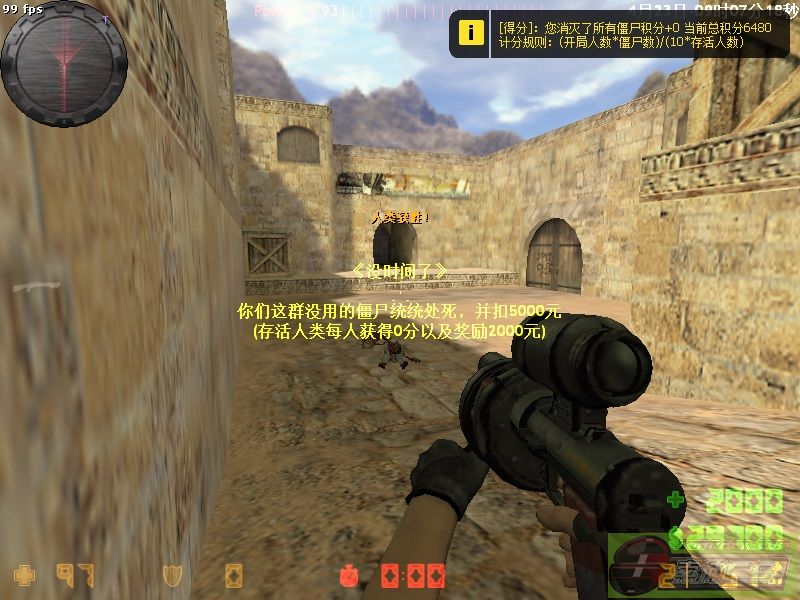Select the health cross icon

point(23,575)
